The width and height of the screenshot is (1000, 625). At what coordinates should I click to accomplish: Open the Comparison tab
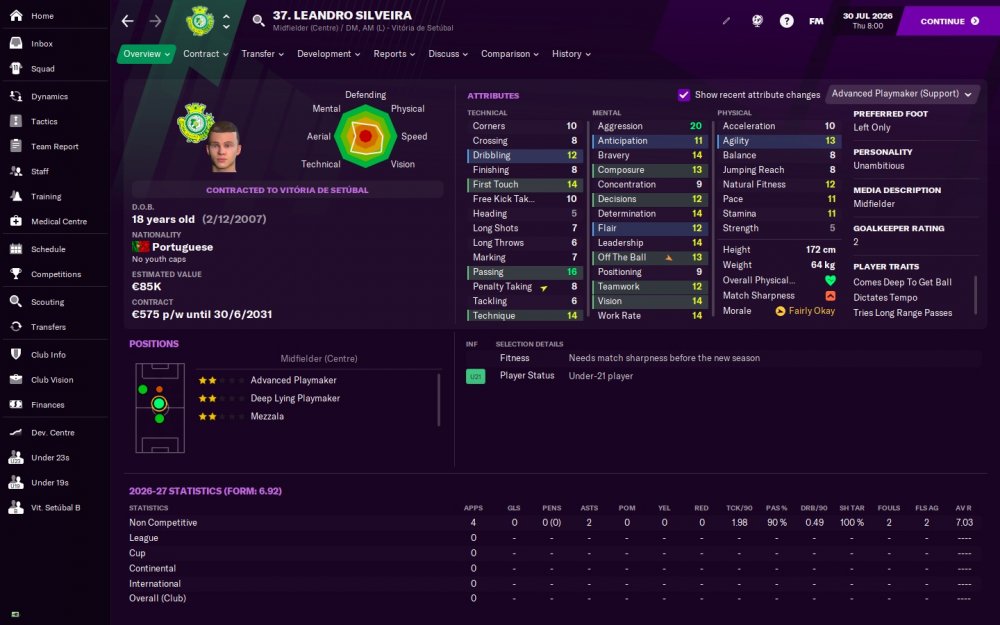click(509, 54)
